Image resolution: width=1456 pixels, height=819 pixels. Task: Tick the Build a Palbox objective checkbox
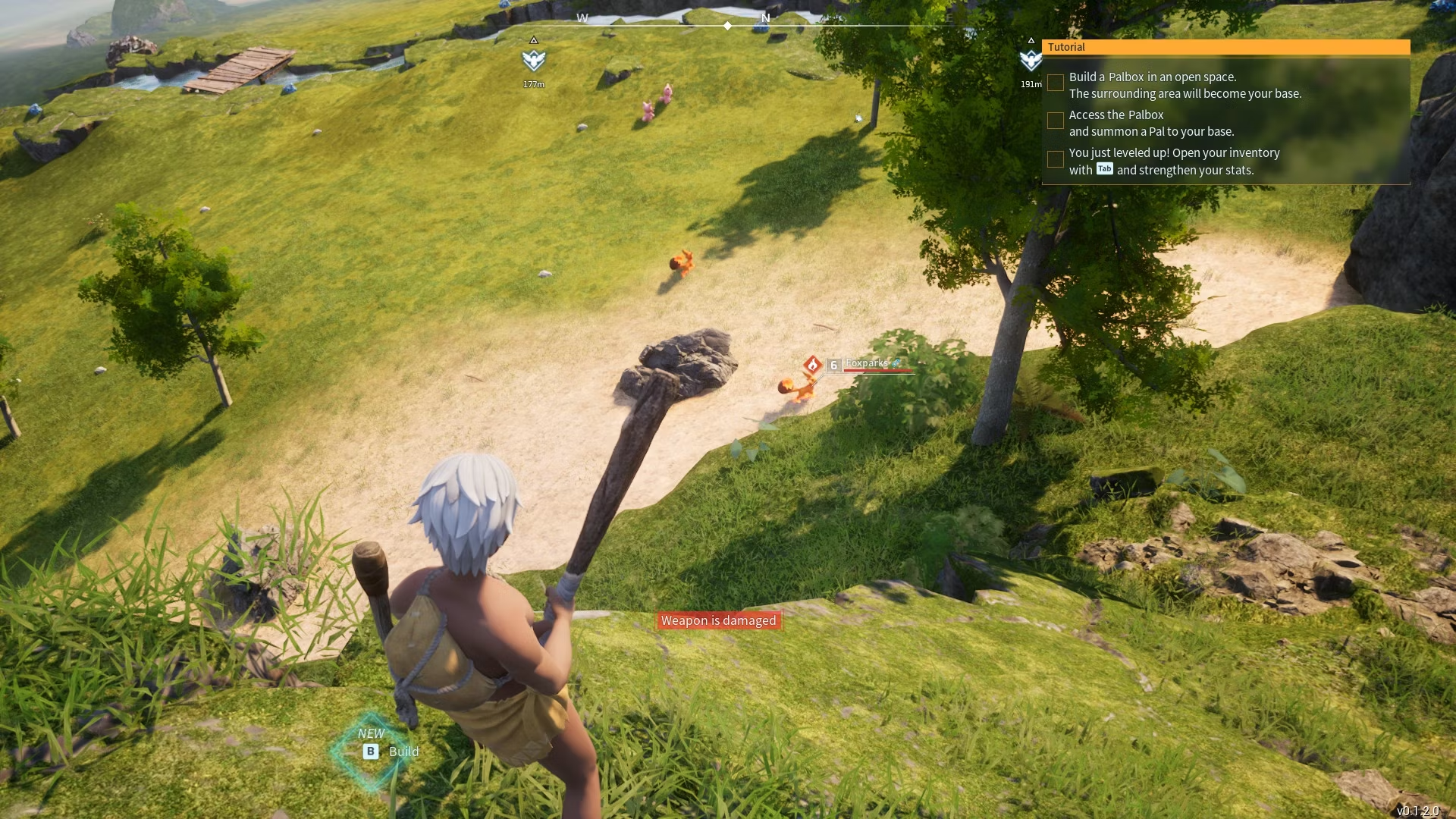(x=1055, y=83)
